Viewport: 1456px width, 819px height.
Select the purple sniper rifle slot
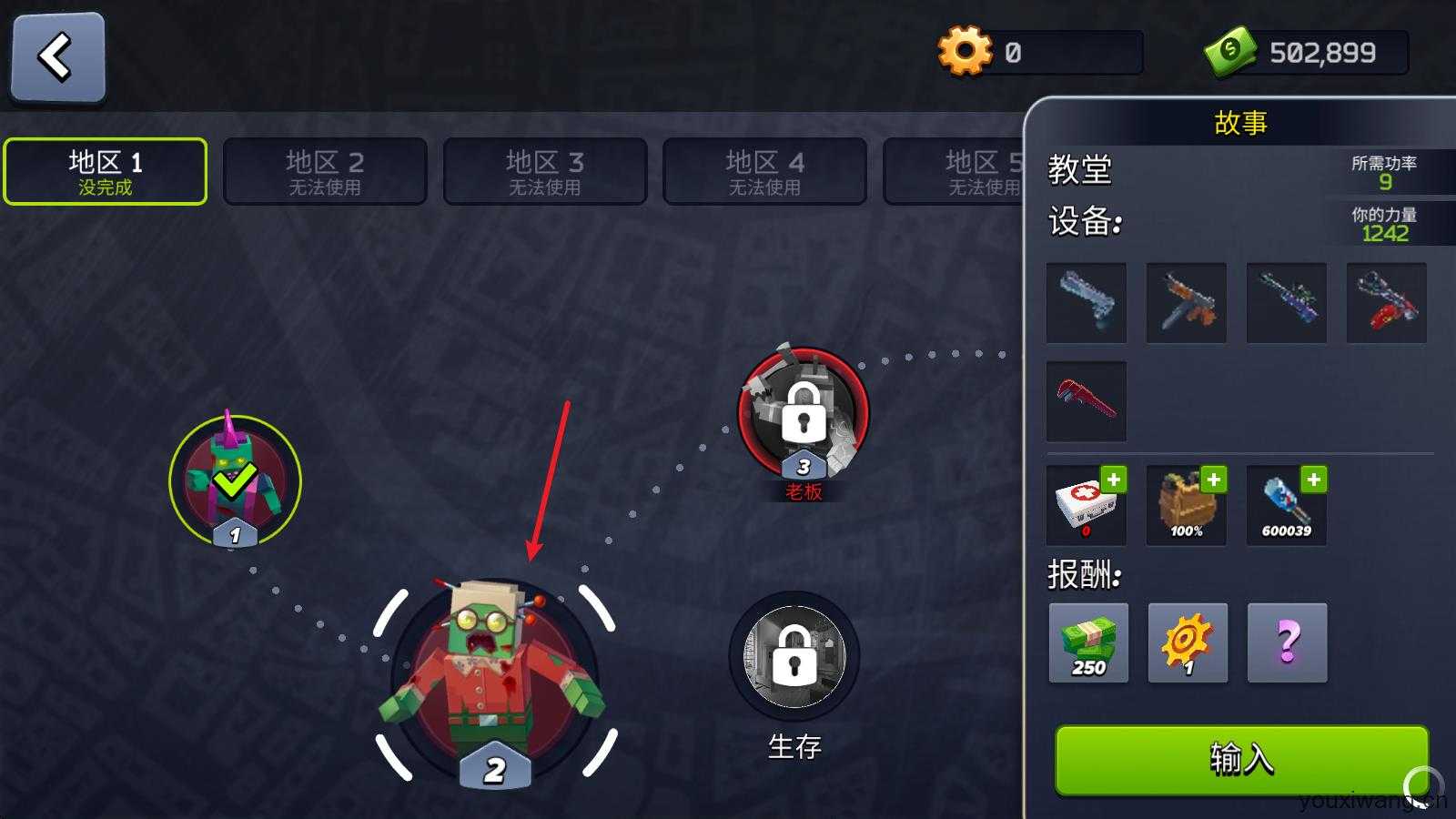(x=1286, y=302)
